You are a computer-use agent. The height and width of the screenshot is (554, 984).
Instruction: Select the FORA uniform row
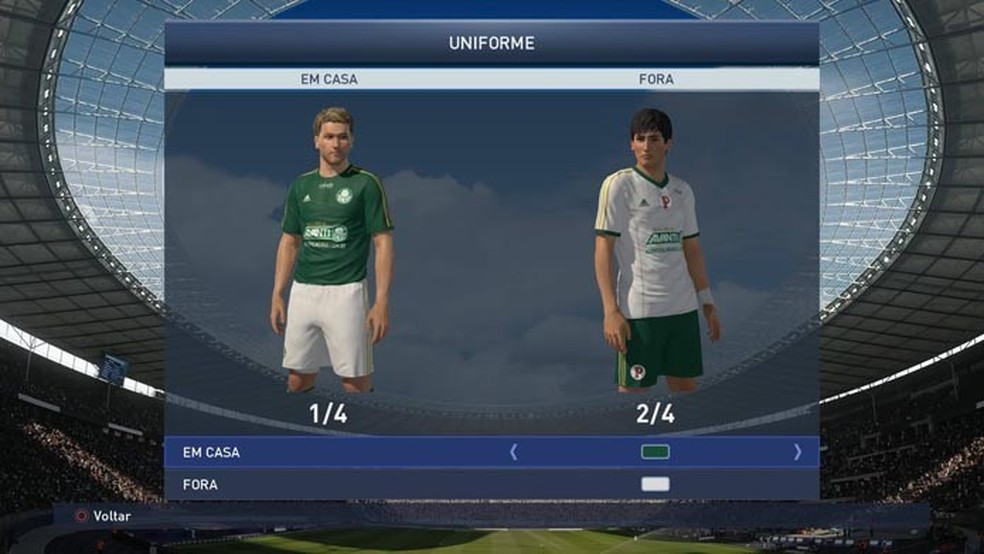click(300, 484)
